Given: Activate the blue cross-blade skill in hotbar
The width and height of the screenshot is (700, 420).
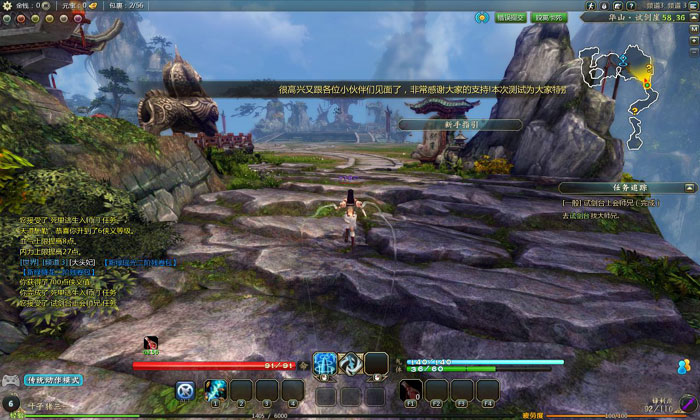Looking at the screenshot, I should [x=185, y=390].
